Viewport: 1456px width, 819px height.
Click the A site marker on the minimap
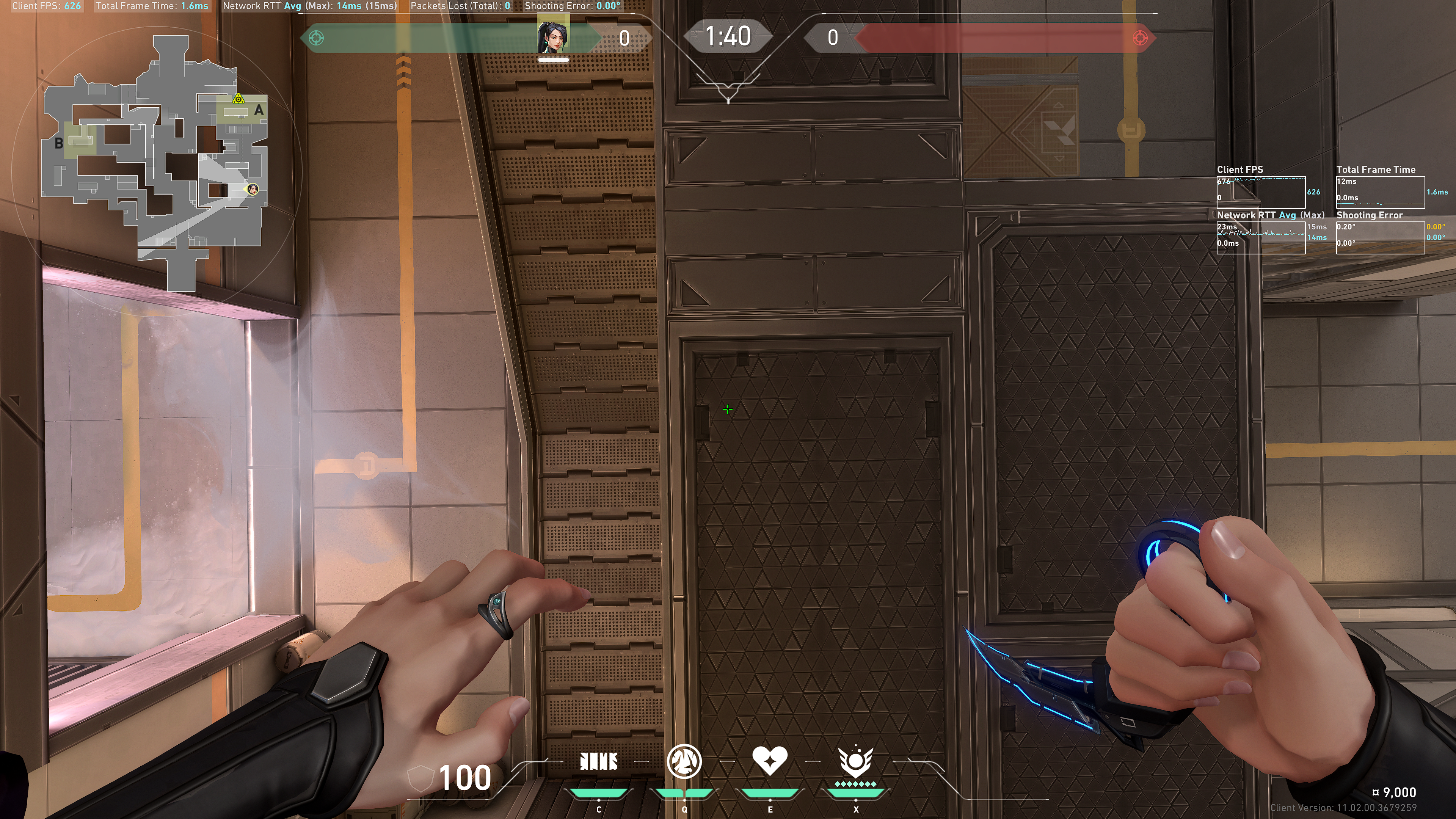pos(259,110)
